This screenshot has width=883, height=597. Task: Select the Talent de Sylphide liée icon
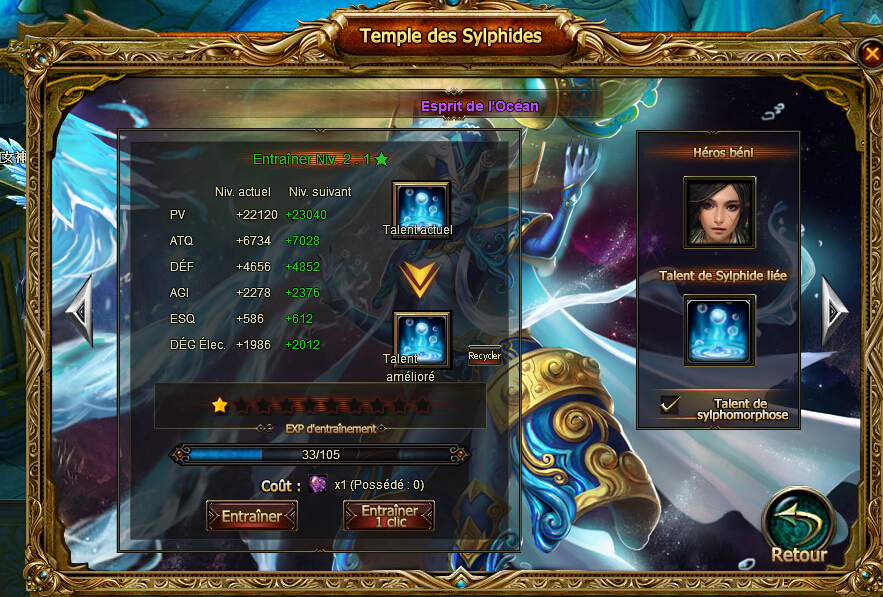719,330
